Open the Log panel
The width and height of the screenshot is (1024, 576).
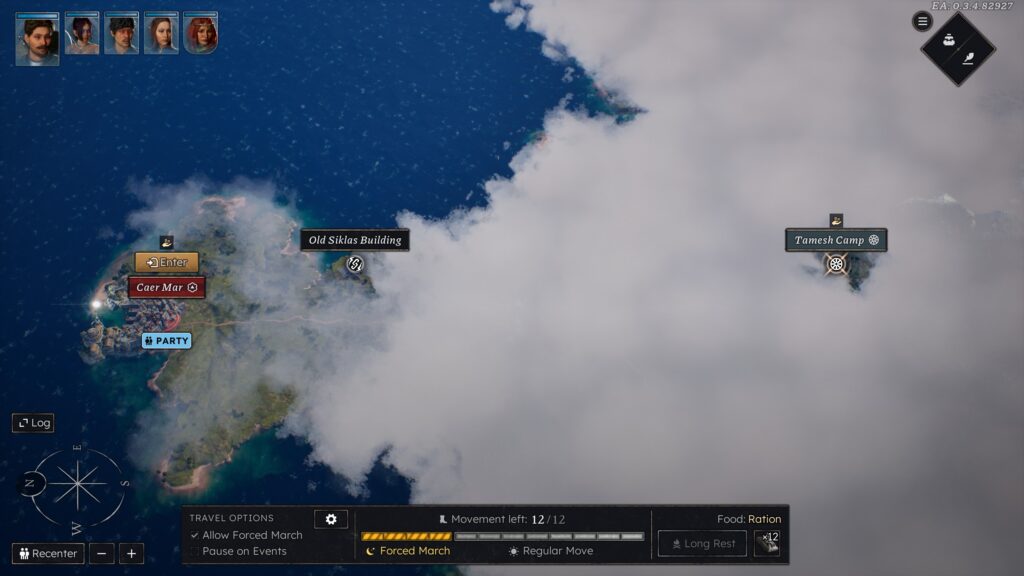(33, 423)
